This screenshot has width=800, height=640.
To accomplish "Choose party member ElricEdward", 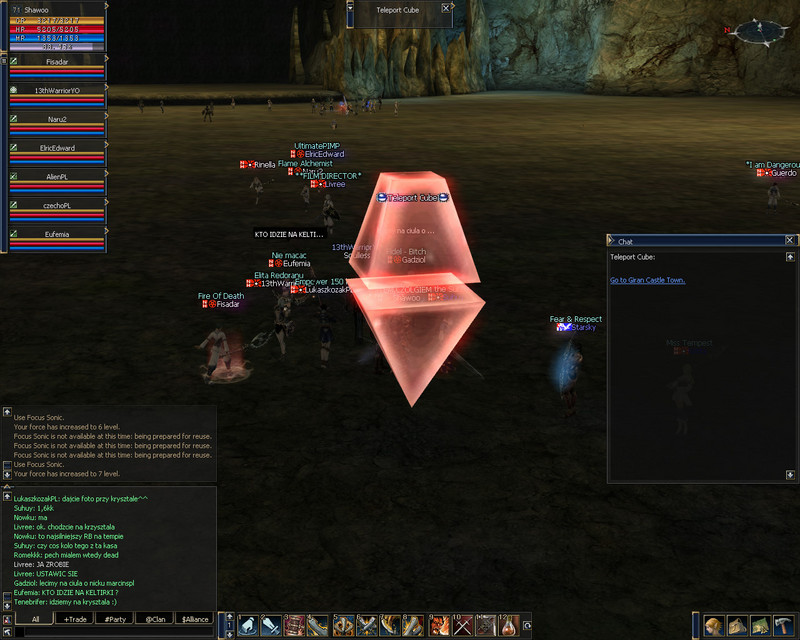I will pos(57,148).
